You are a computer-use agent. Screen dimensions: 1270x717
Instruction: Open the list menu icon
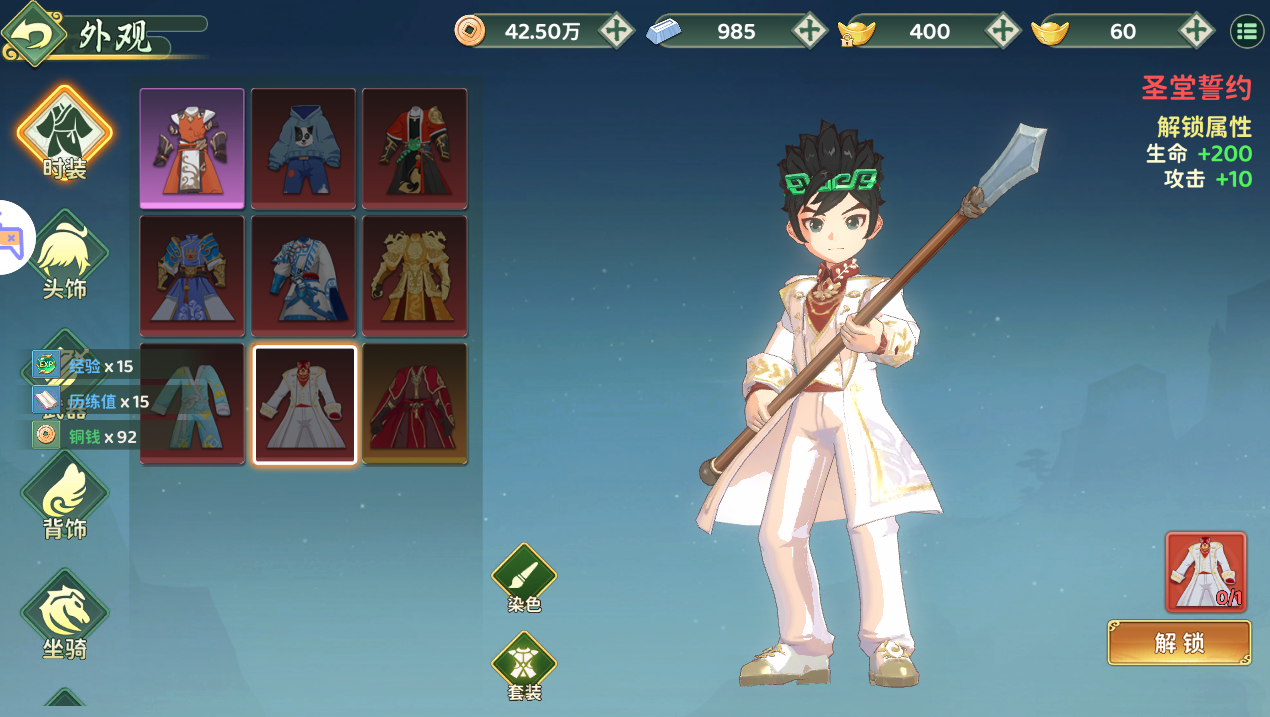click(x=1247, y=32)
